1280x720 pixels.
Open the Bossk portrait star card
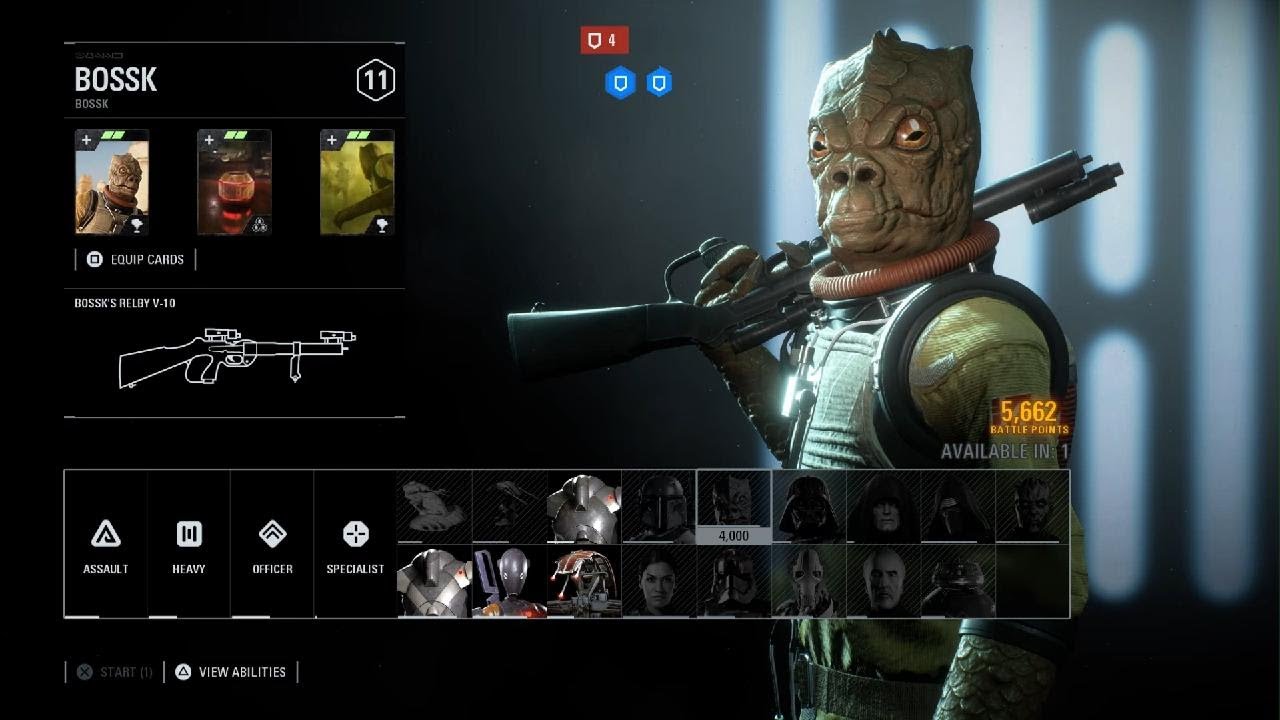click(x=112, y=183)
